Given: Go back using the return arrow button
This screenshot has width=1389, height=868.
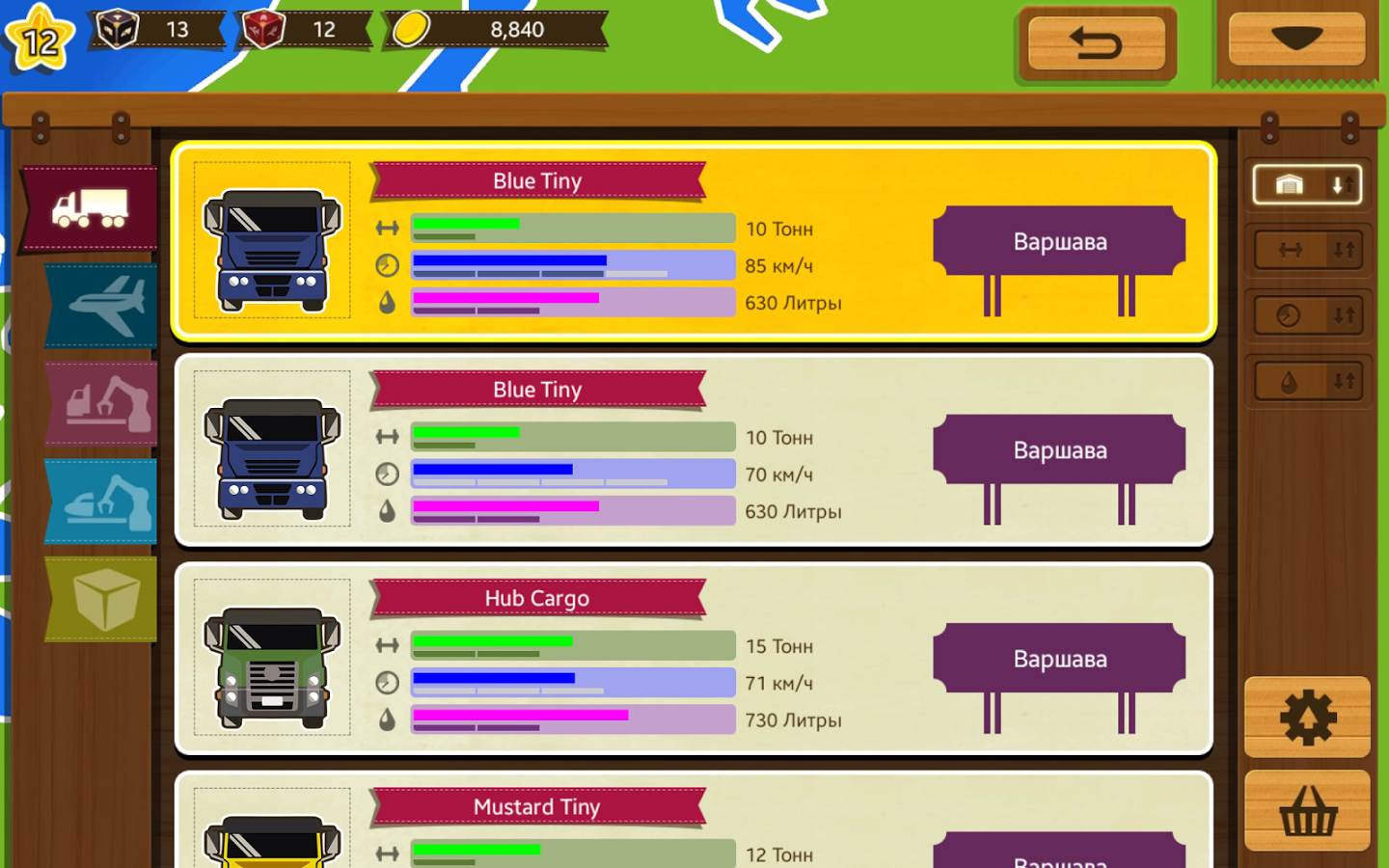Looking at the screenshot, I should pyautogui.click(x=1097, y=43).
